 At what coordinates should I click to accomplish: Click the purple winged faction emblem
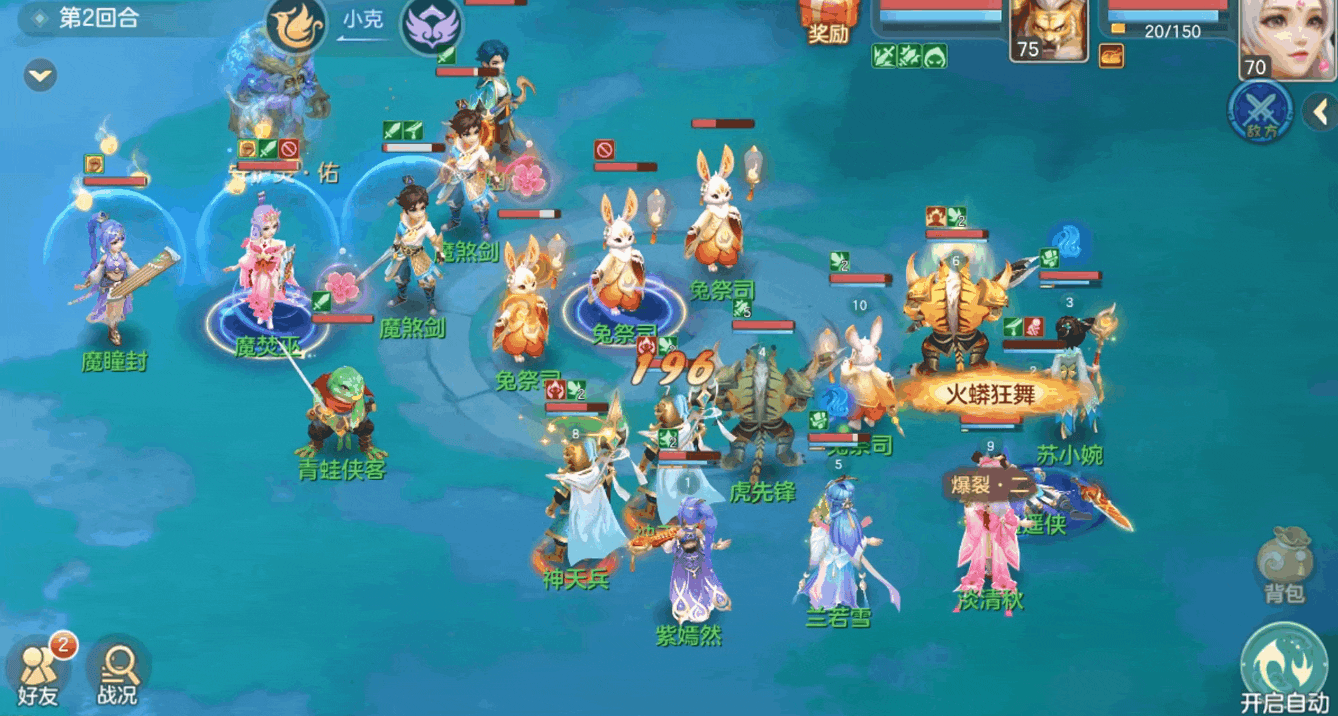[x=432, y=27]
